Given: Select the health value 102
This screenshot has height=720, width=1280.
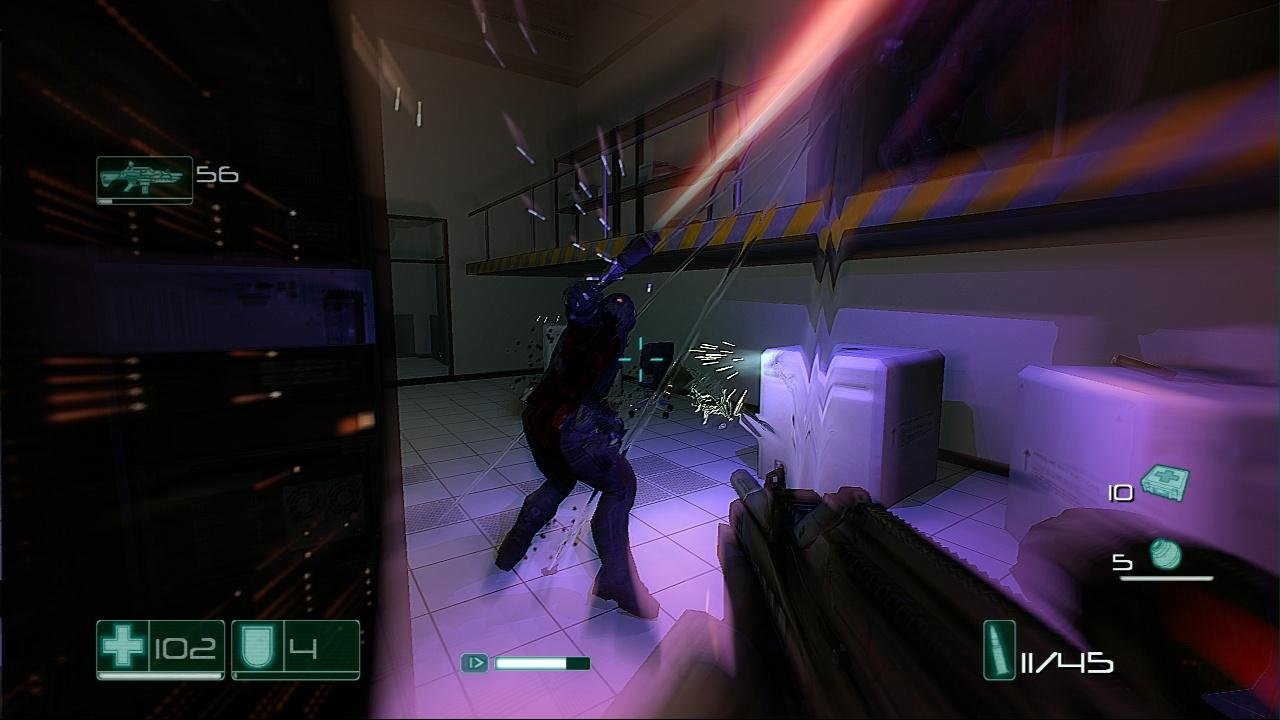Looking at the screenshot, I should (185, 648).
